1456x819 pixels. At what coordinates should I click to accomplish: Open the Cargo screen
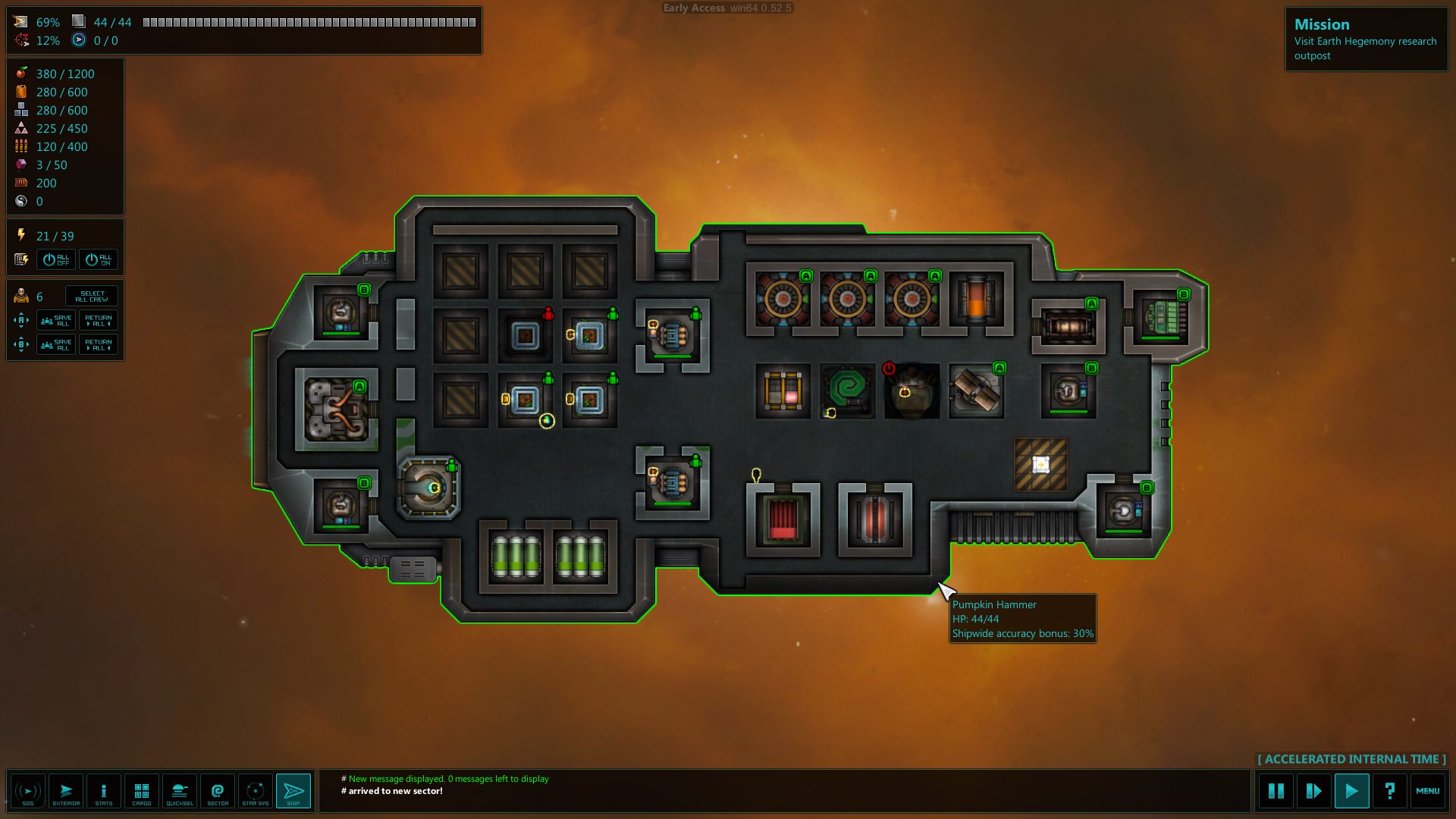[142, 792]
